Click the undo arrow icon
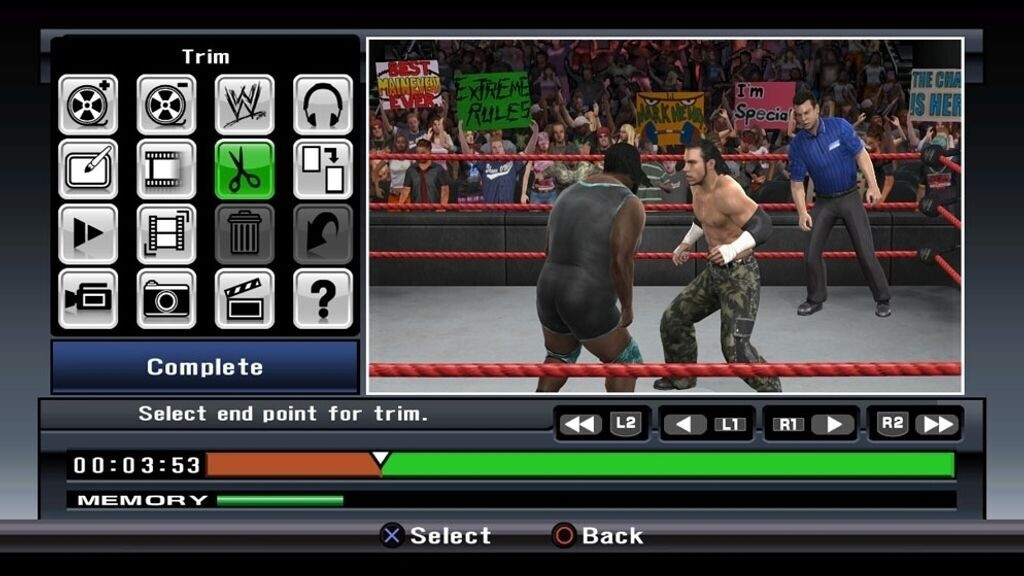Viewport: 1024px width, 576px height. (x=322, y=234)
